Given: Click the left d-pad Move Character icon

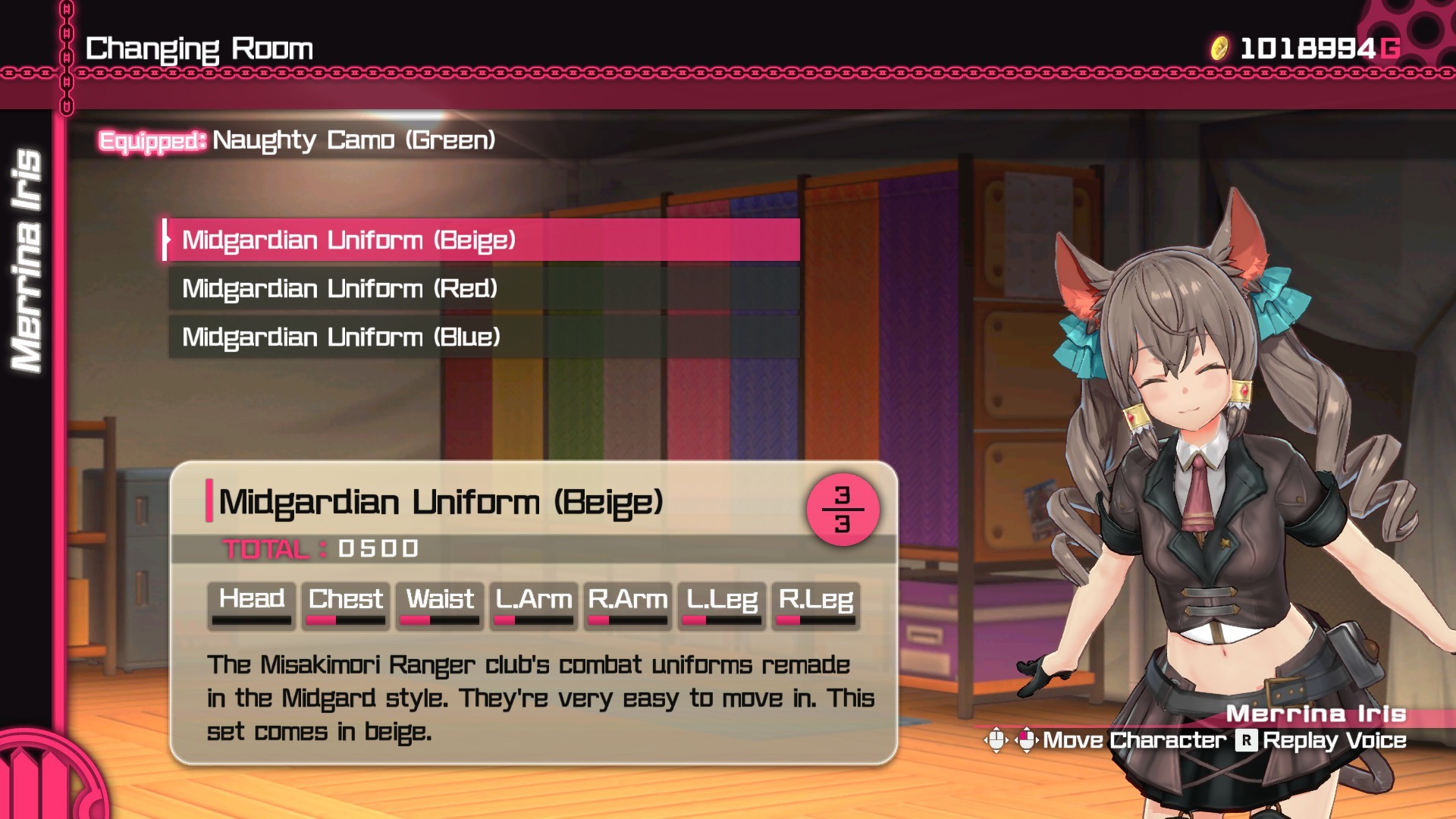Looking at the screenshot, I should click(x=995, y=741).
